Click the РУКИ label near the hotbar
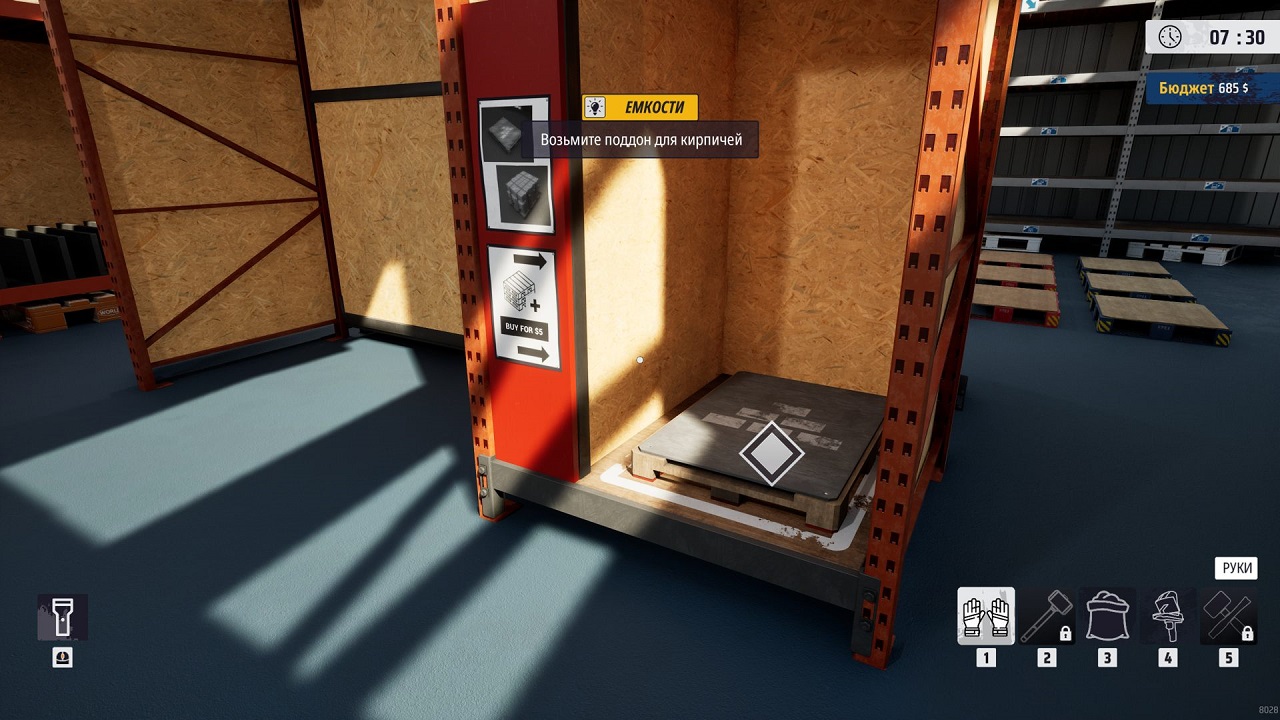The width and height of the screenshot is (1280, 720). [1237, 568]
